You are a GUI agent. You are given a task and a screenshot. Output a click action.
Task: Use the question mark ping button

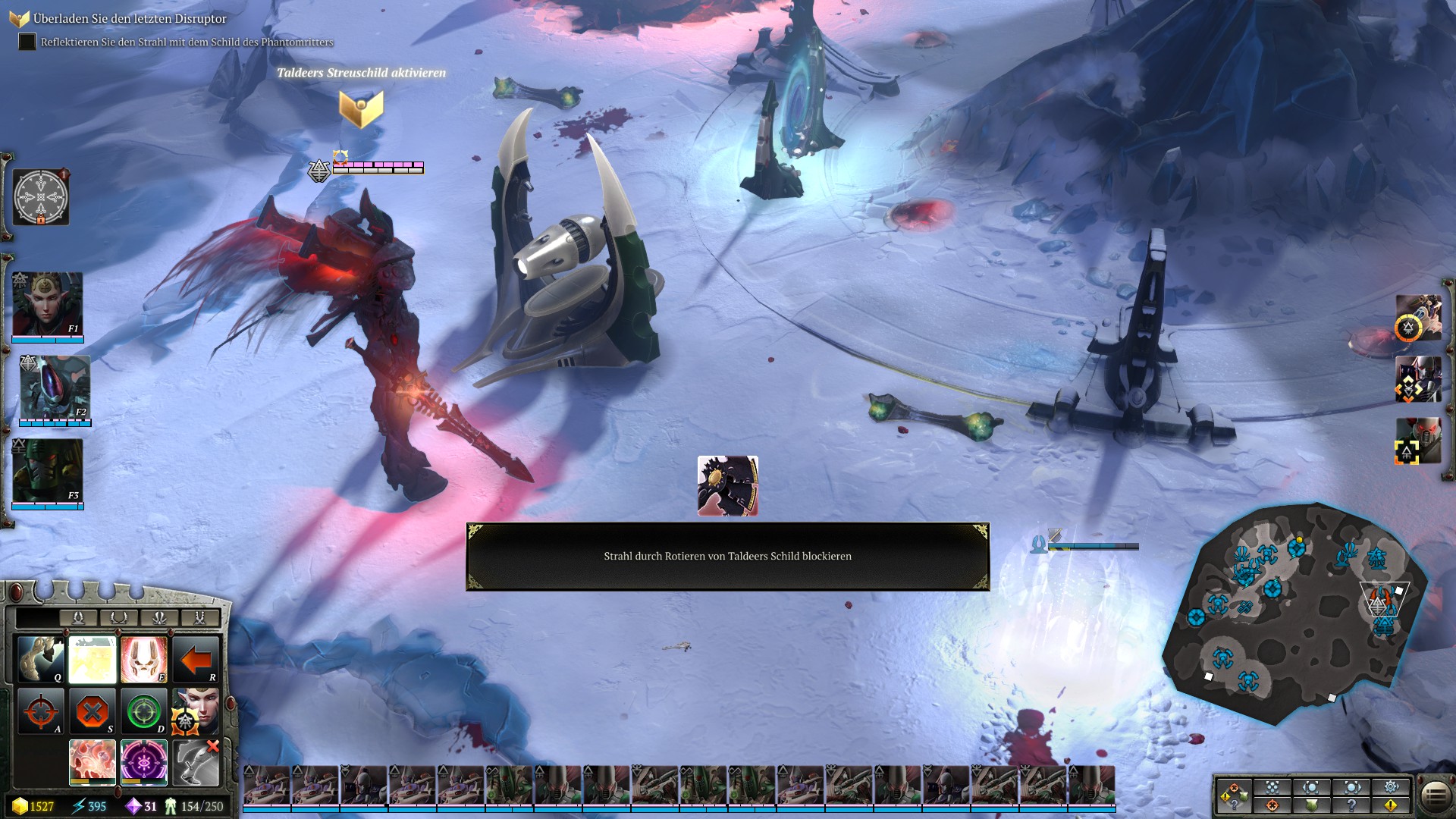point(1351,805)
